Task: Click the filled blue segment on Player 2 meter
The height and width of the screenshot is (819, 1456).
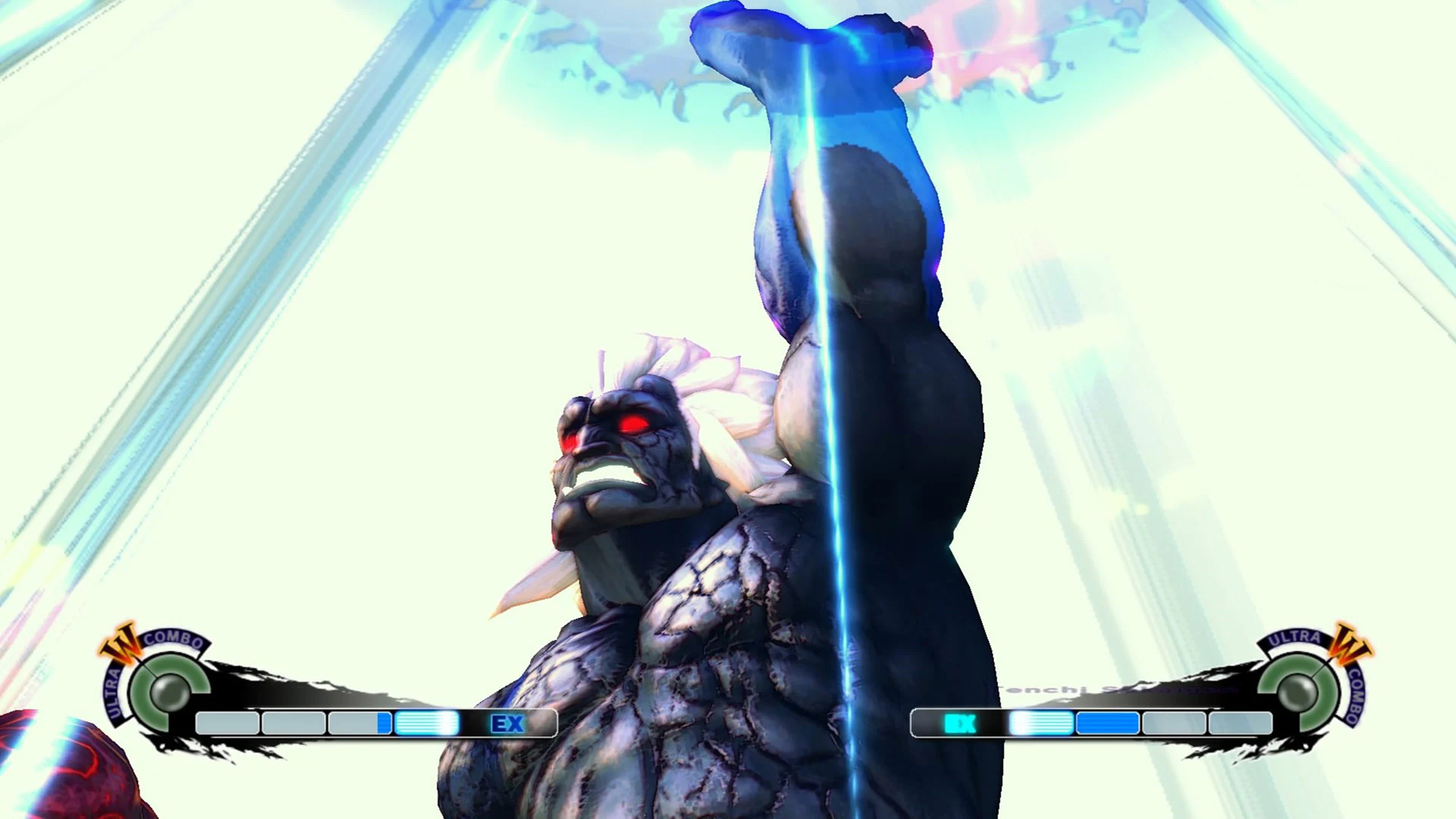Action: pyautogui.click(x=1106, y=723)
